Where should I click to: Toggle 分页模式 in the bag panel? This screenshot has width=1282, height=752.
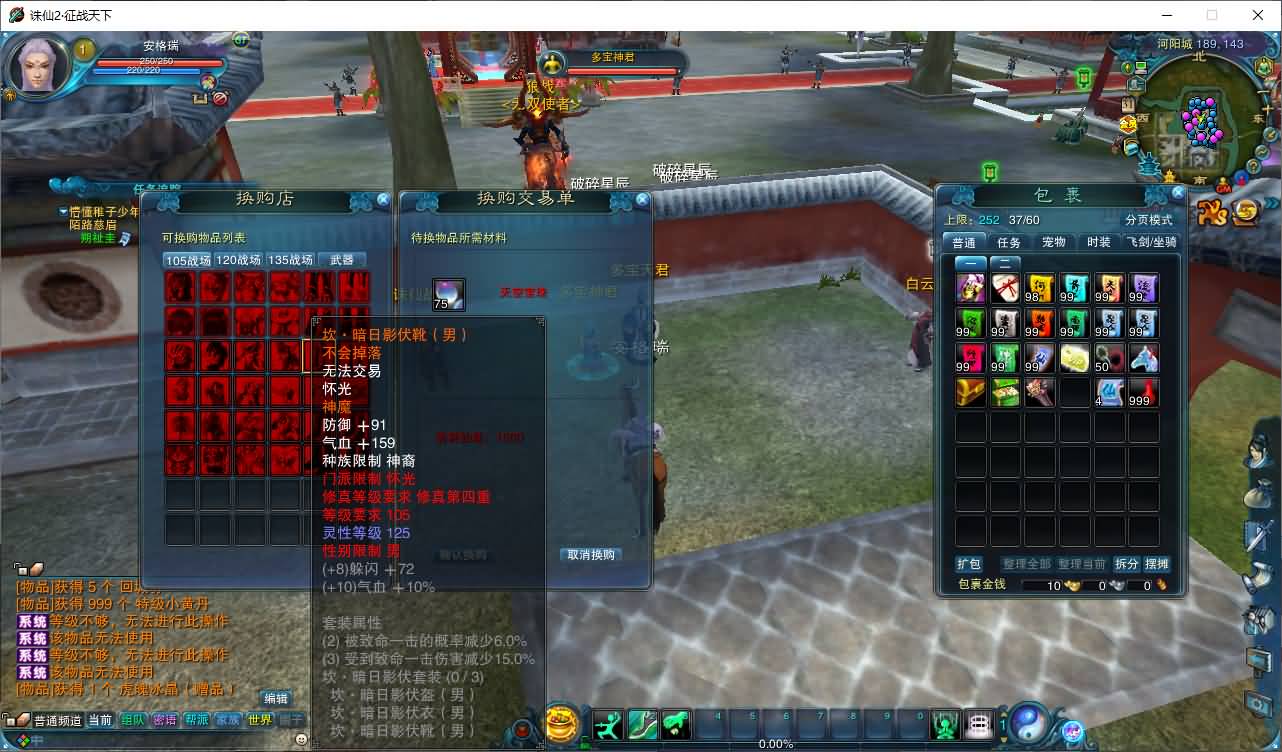point(1150,220)
